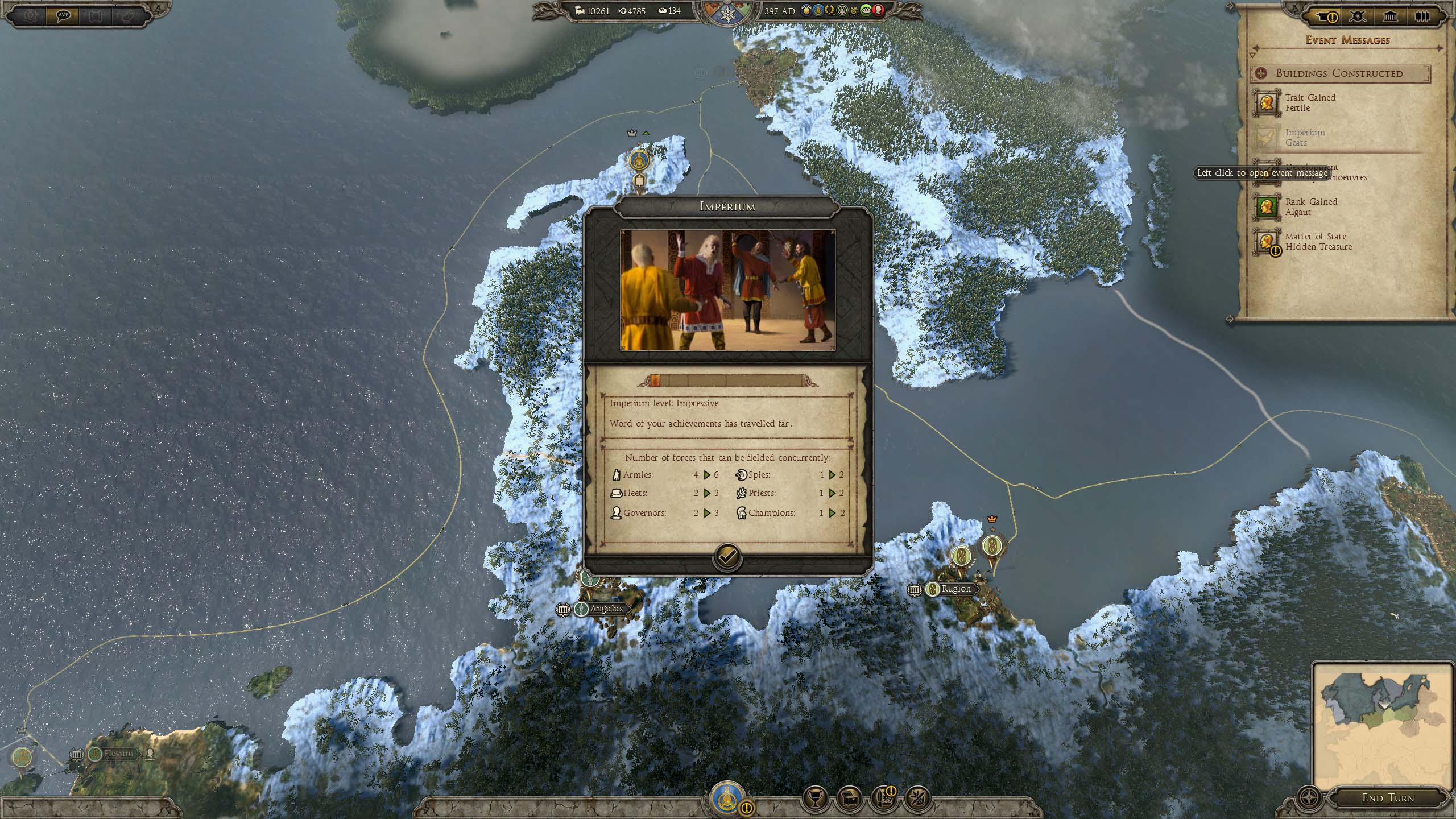The width and height of the screenshot is (1456, 819).
Task: Open the crossed olive branch diplomacy panel
Action: click(x=917, y=799)
